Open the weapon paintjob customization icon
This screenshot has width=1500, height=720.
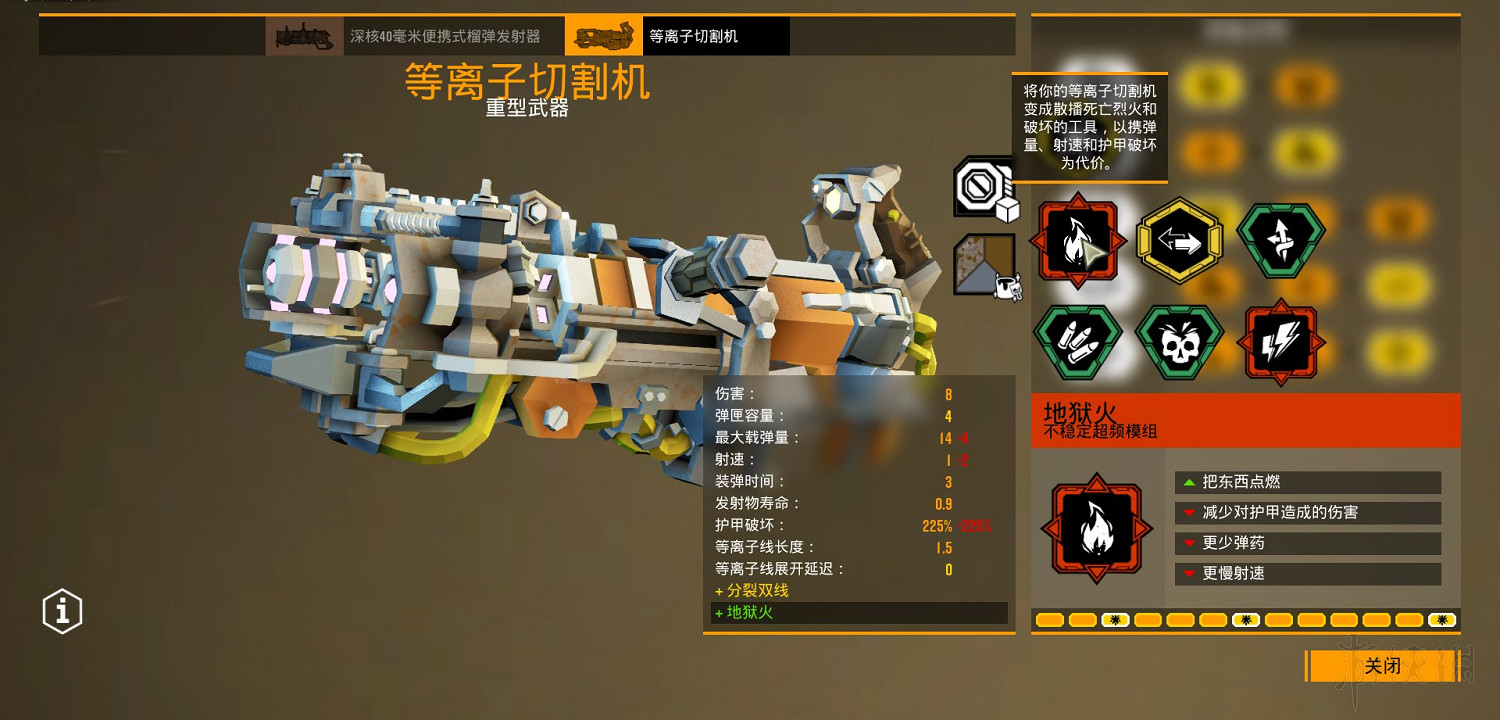(x=984, y=262)
